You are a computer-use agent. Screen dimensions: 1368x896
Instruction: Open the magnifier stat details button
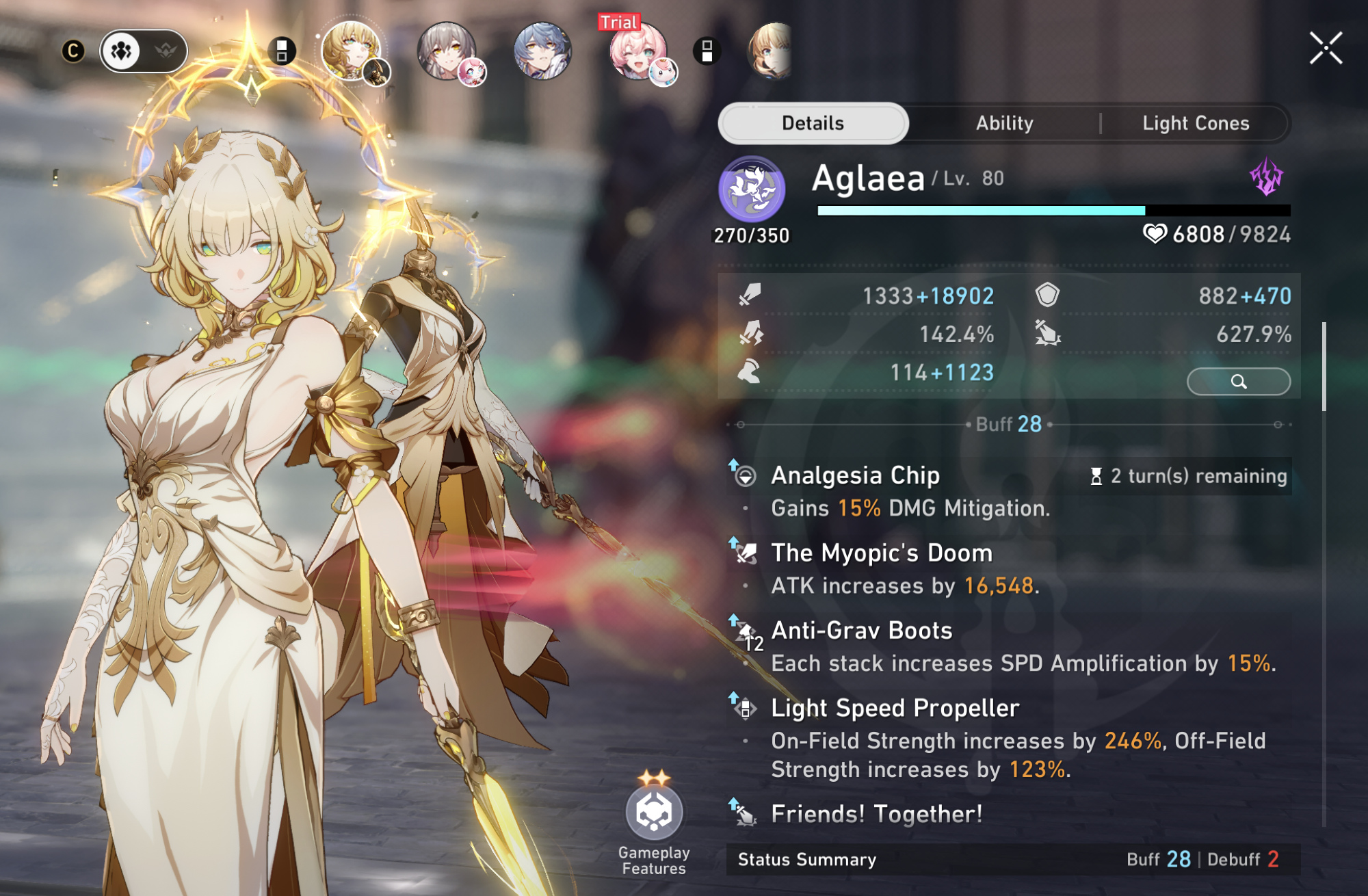1238,381
